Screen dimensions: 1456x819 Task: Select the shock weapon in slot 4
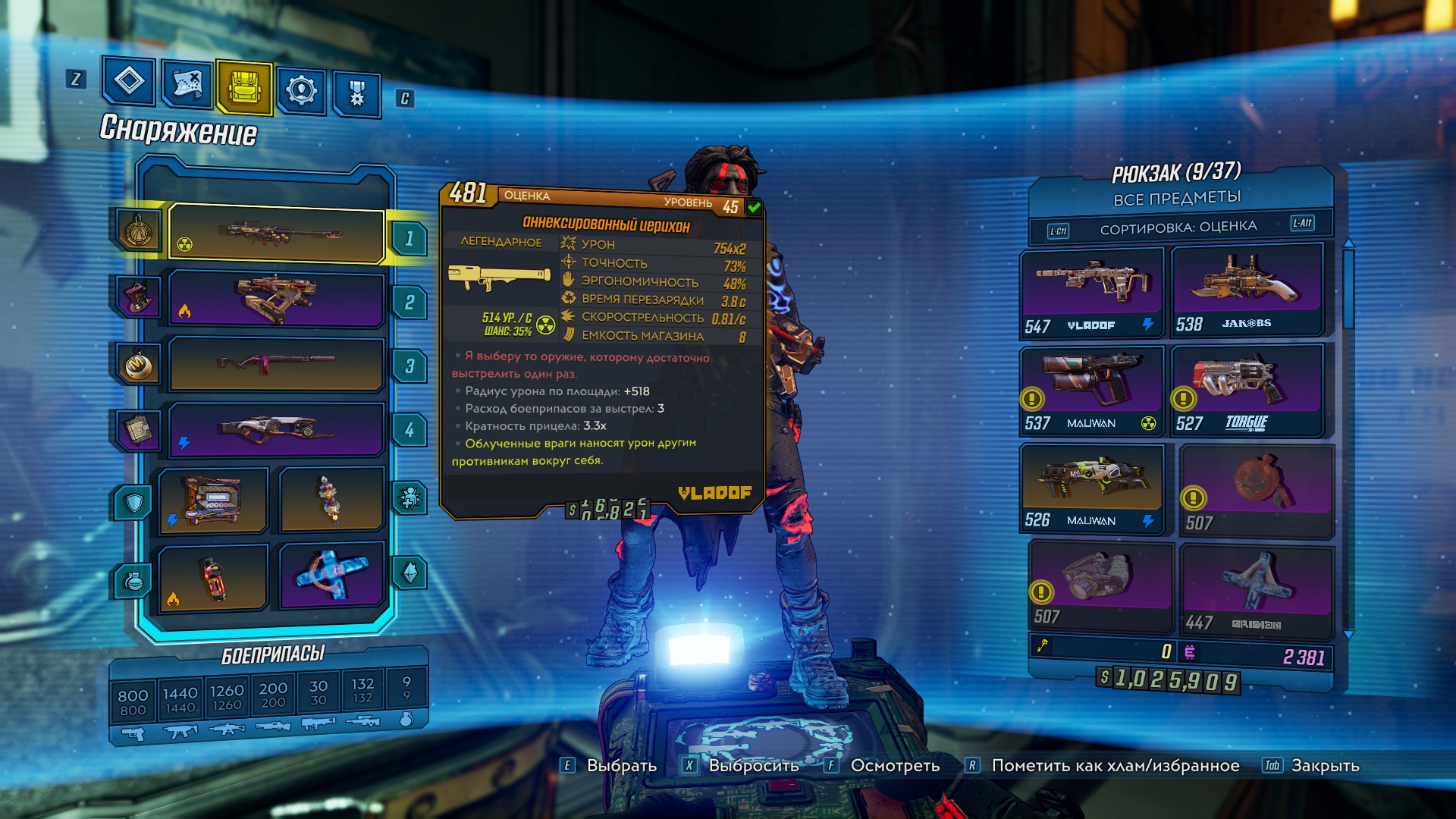pyautogui.click(x=277, y=429)
